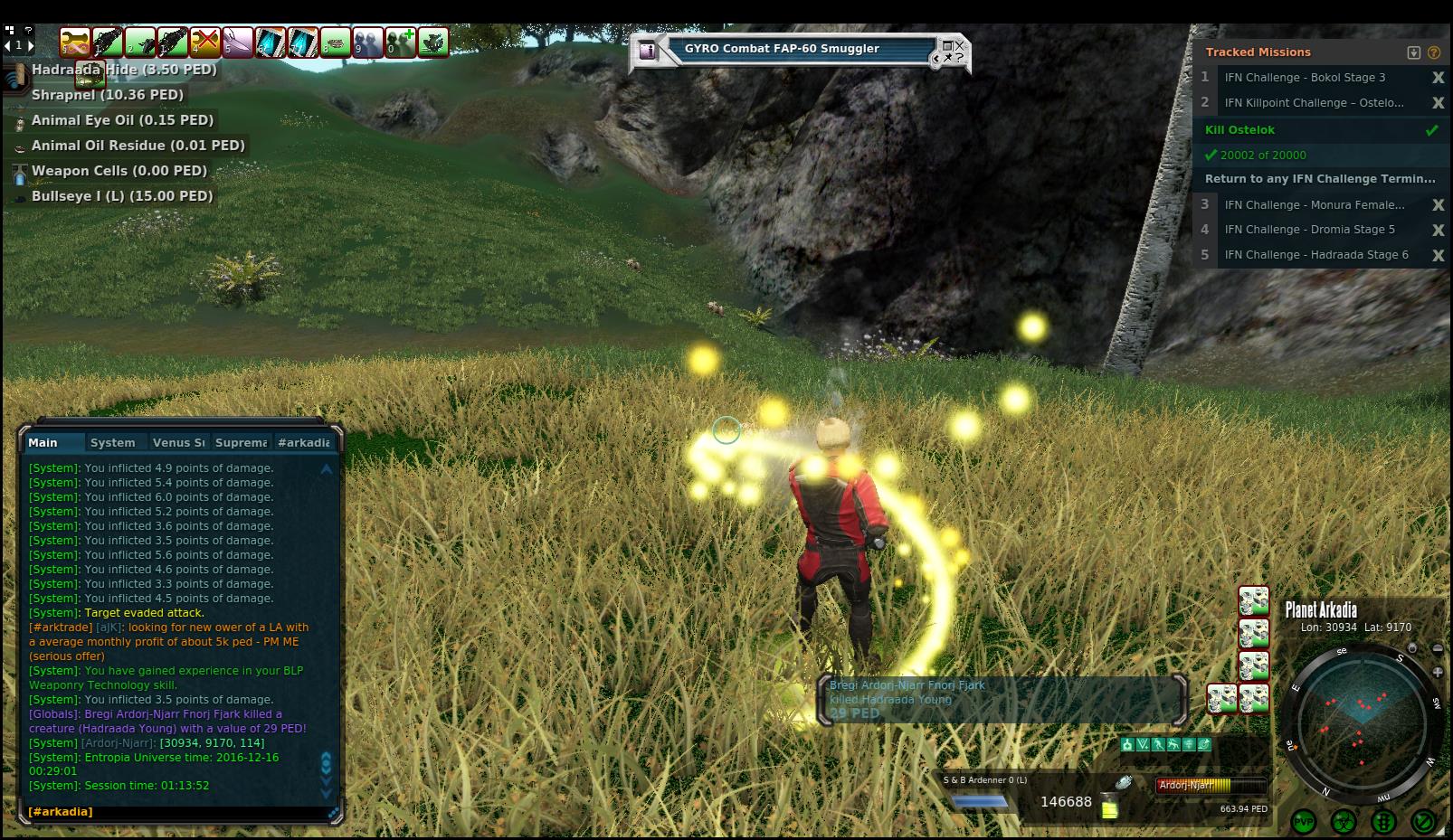Select the wrench-and-infinity hotbar slot
This screenshot has height=840, width=1453.
[75, 42]
